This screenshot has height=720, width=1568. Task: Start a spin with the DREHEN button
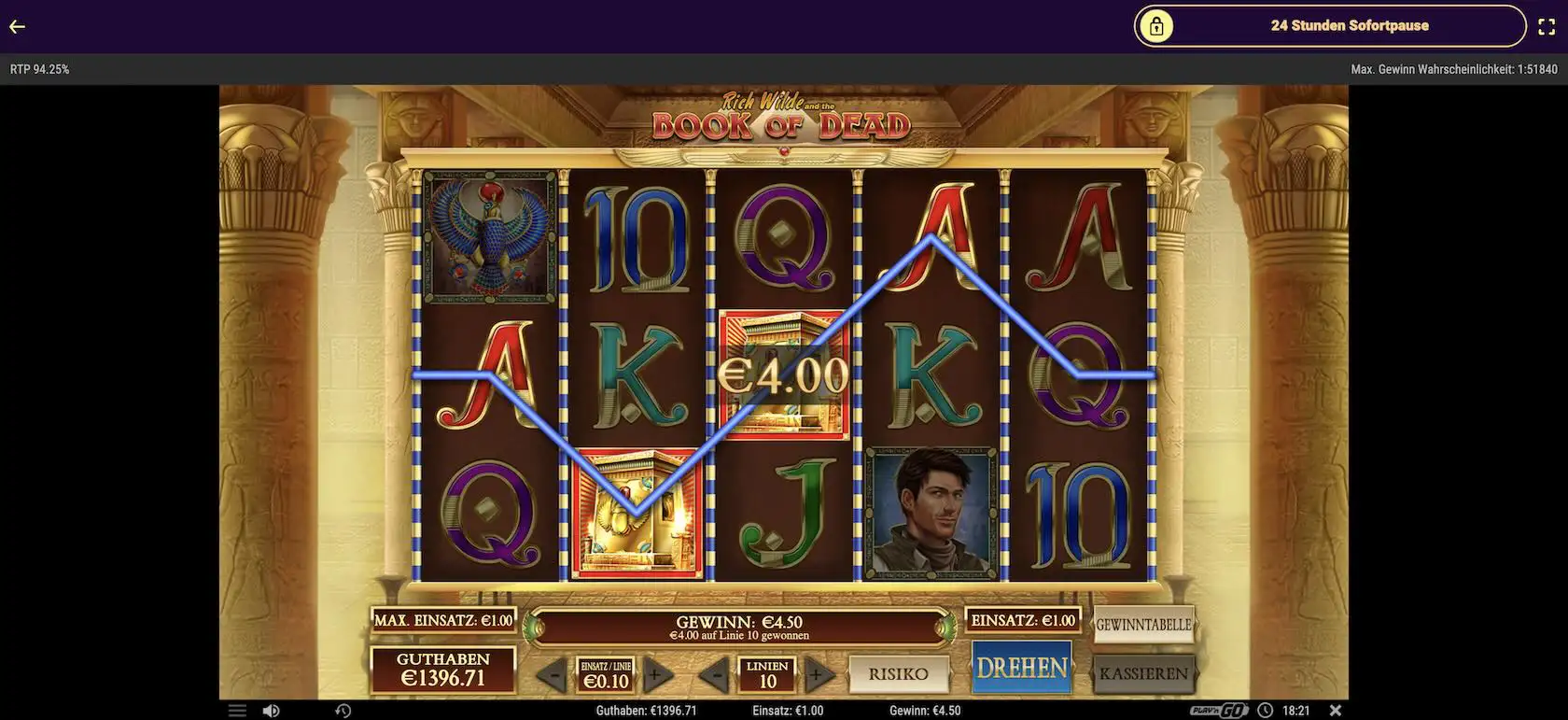pyautogui.click(x=1022, y=667)
